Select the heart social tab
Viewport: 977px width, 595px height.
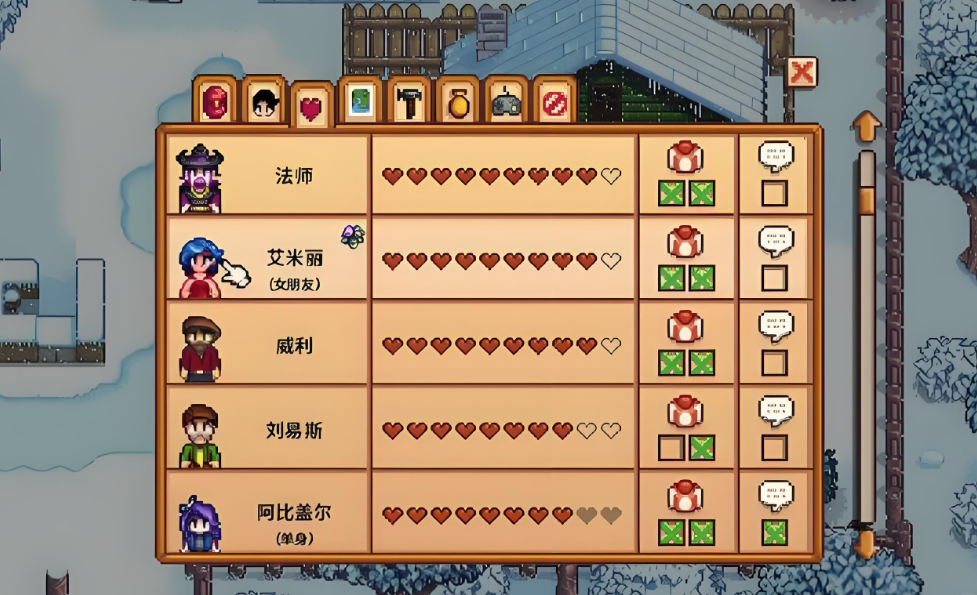tap(311, 107)
